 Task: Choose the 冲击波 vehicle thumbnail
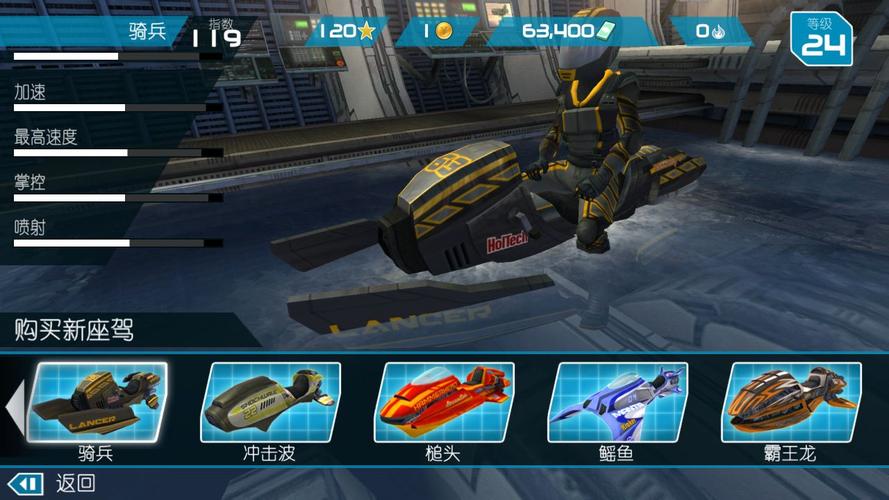coord(271,403)
